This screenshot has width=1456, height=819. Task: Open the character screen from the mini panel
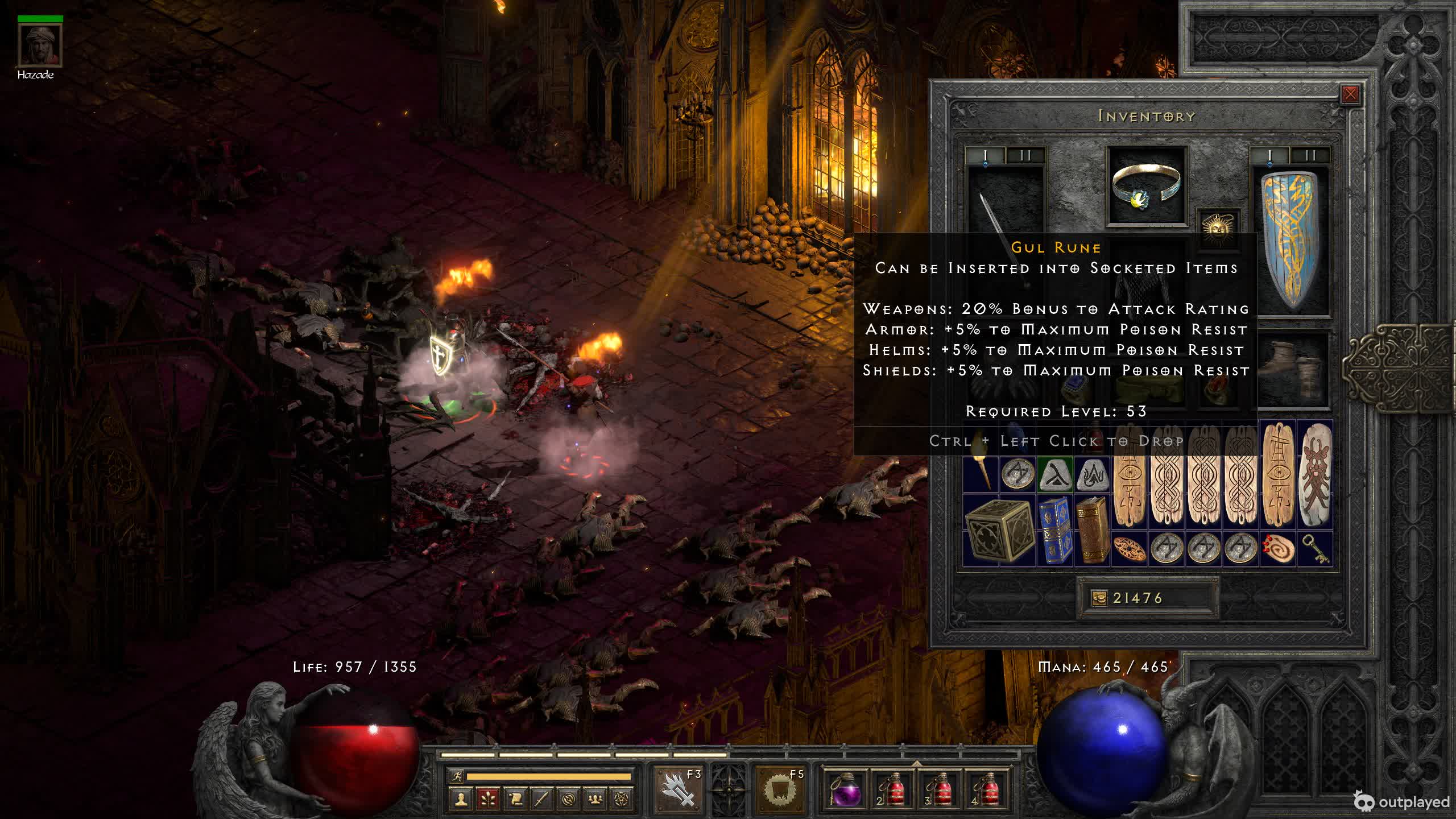tap(461, 799)
